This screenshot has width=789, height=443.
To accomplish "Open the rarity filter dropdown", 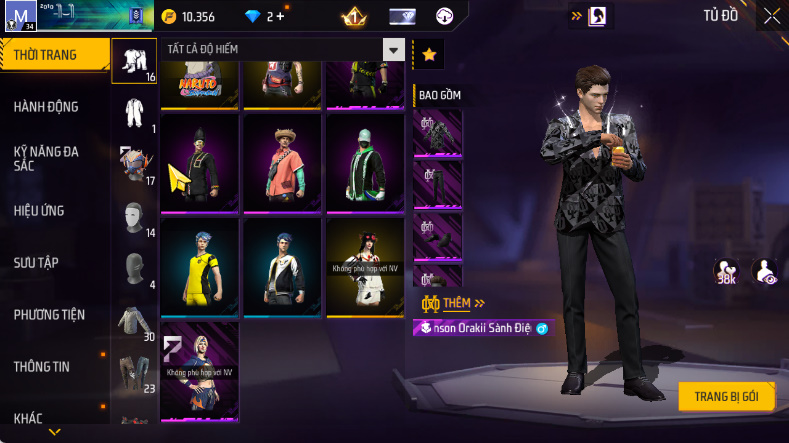I will point(395,51).
